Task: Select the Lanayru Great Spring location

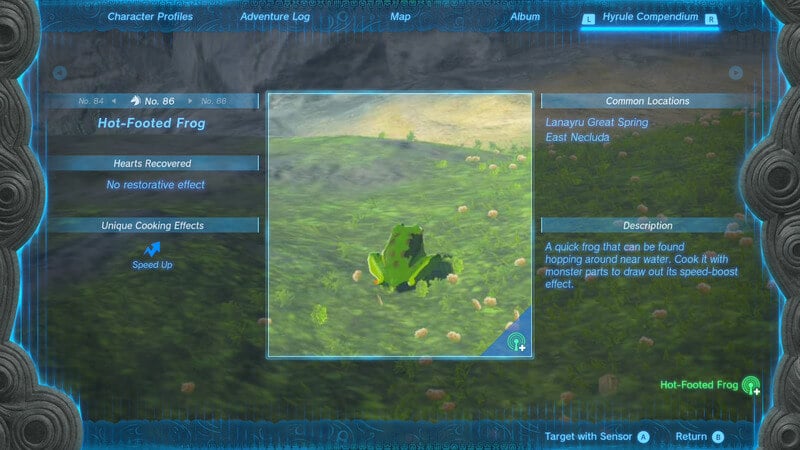Action: pos(597,122)
